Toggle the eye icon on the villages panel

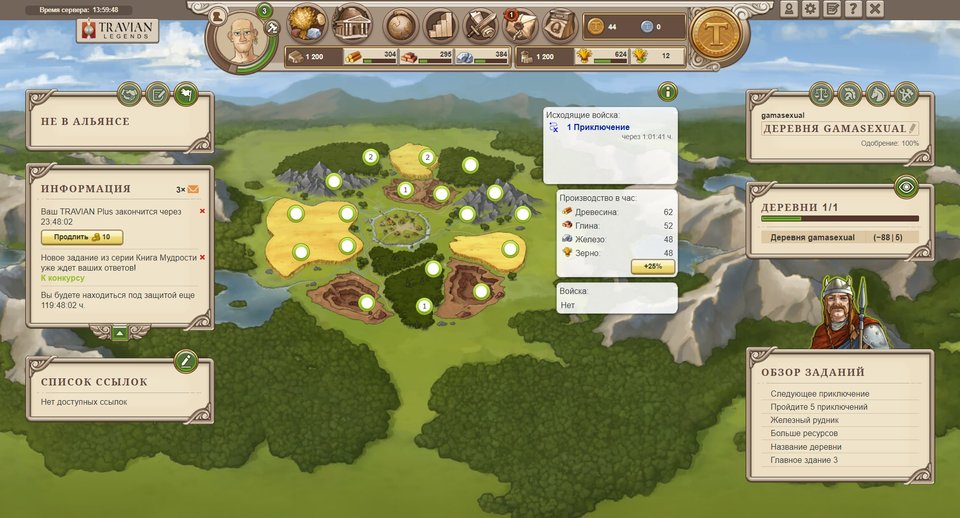[905, 186]
